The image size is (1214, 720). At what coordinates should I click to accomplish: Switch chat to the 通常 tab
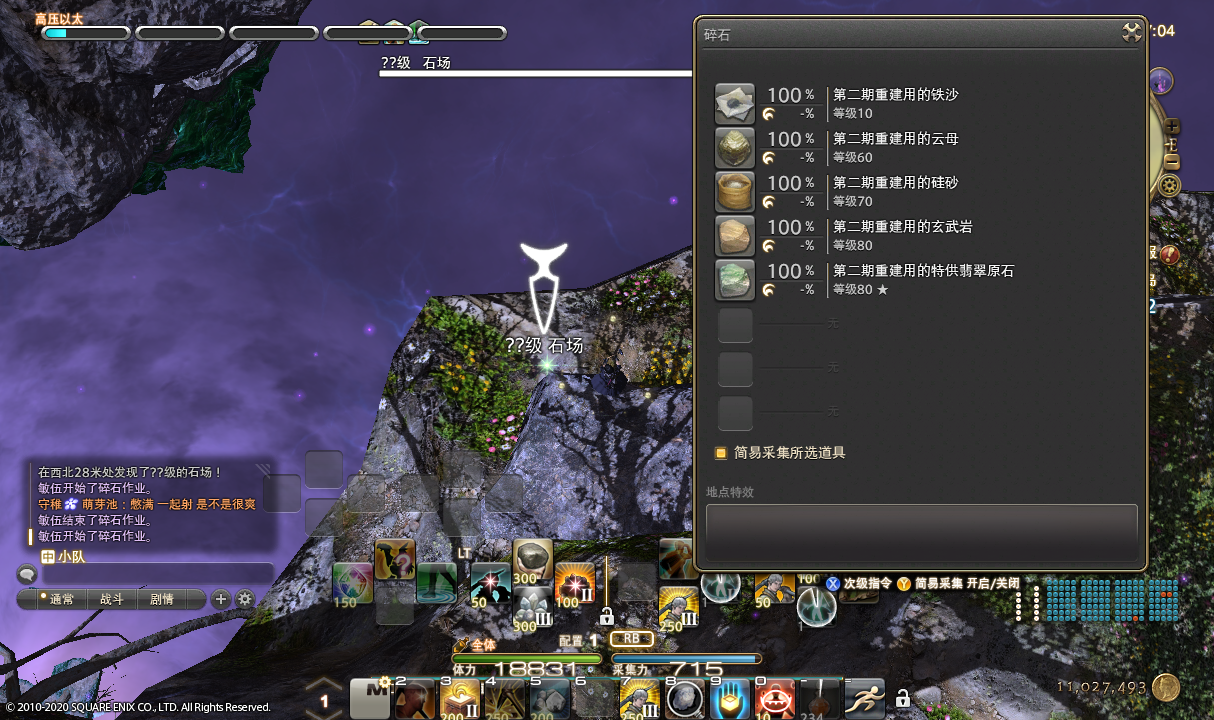coord(61,599)
